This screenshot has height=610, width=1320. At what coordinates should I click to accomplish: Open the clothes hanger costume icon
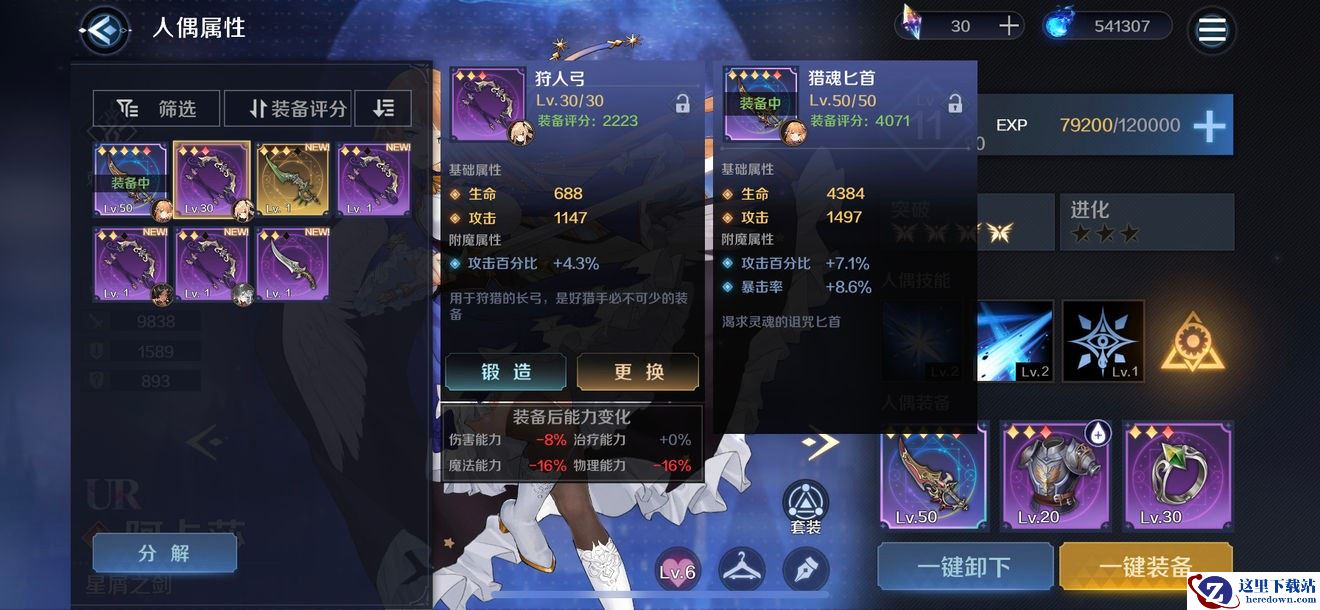(742, 569)
